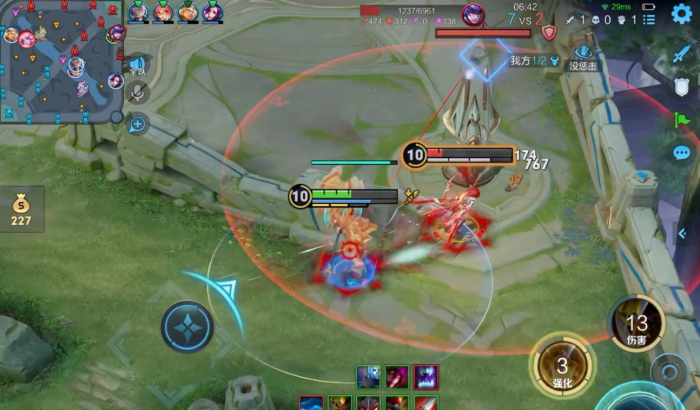Tap the sword attack signal button
This screenshot has width=700, height=410.
682,54
